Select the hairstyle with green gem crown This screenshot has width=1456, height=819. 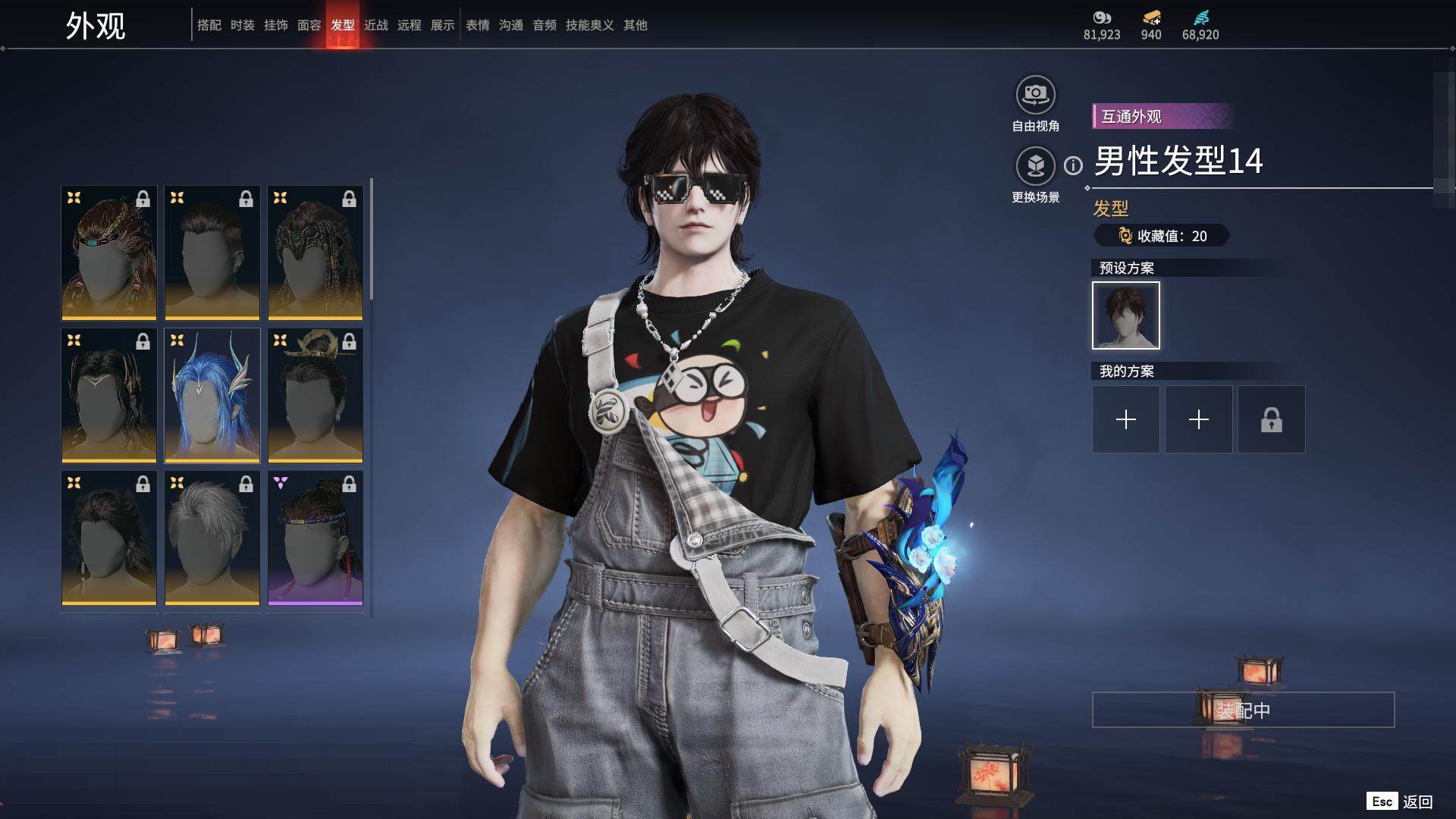(x=315, y=253)
